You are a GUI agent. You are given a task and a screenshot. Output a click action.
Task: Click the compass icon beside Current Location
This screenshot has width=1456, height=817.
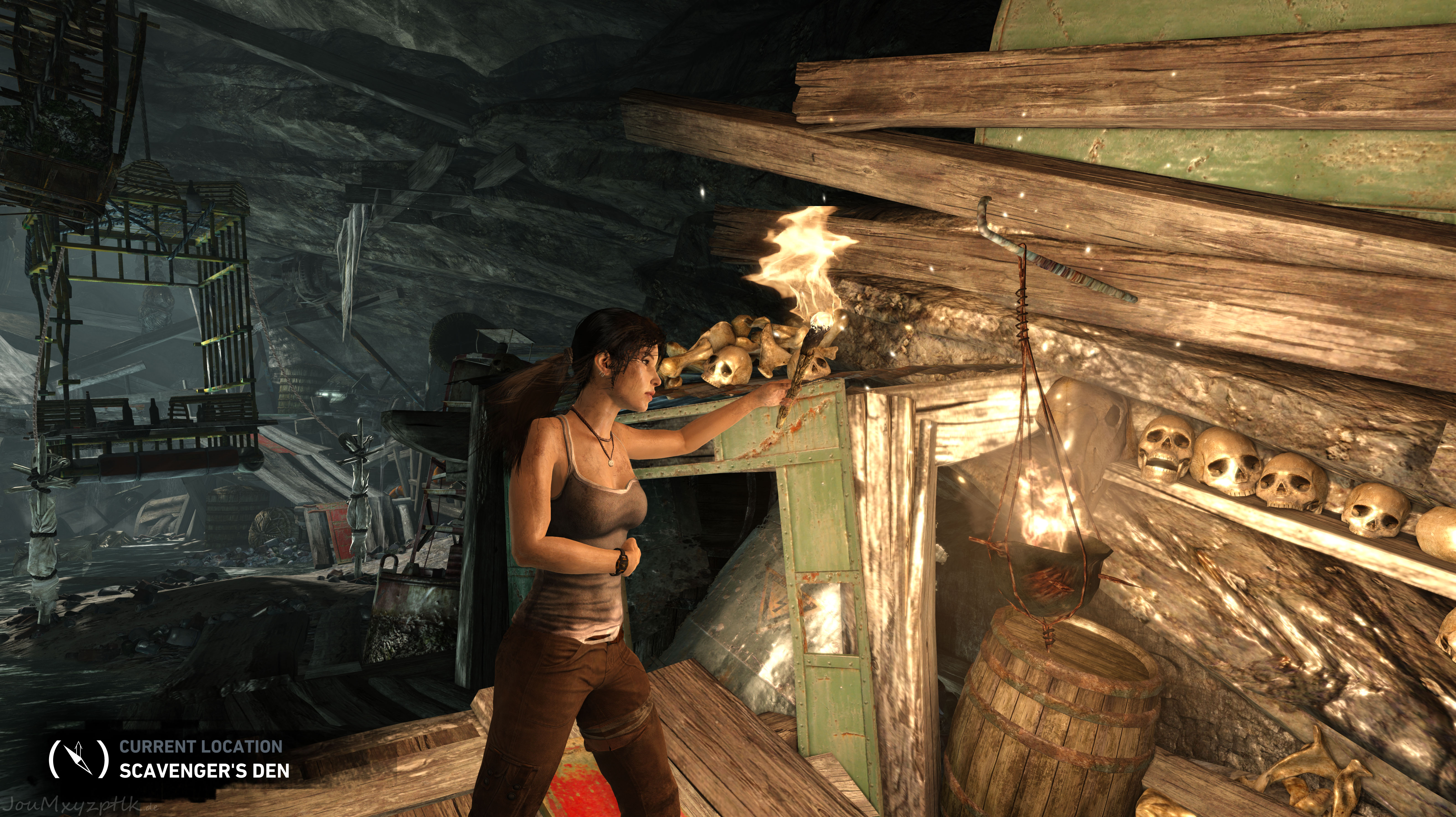click(78, 758)
